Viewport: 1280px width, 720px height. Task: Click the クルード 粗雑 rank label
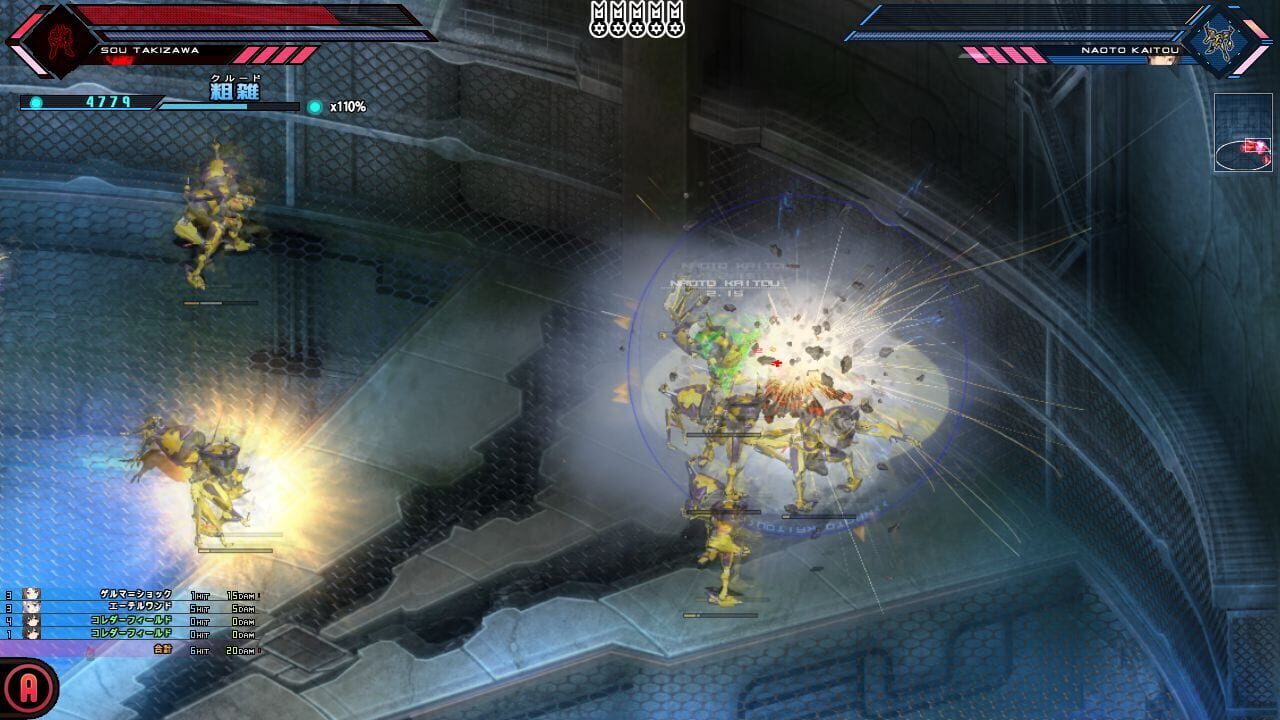[235, 86]
